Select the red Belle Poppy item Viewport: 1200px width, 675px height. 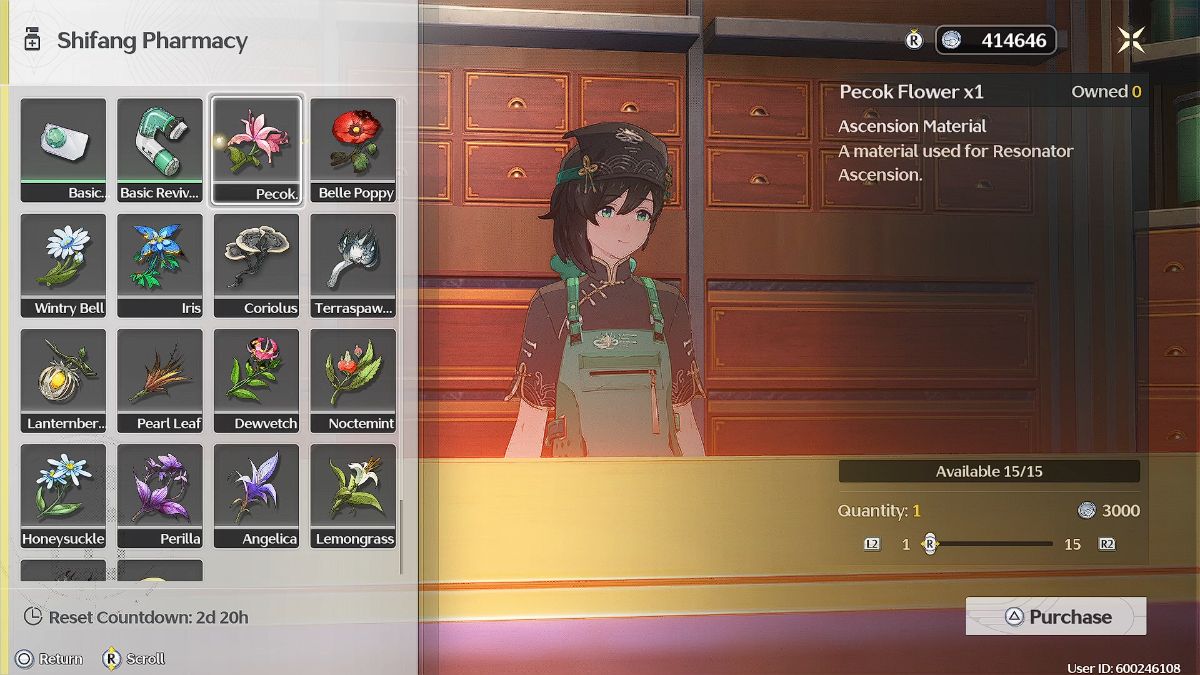[354, 150]
